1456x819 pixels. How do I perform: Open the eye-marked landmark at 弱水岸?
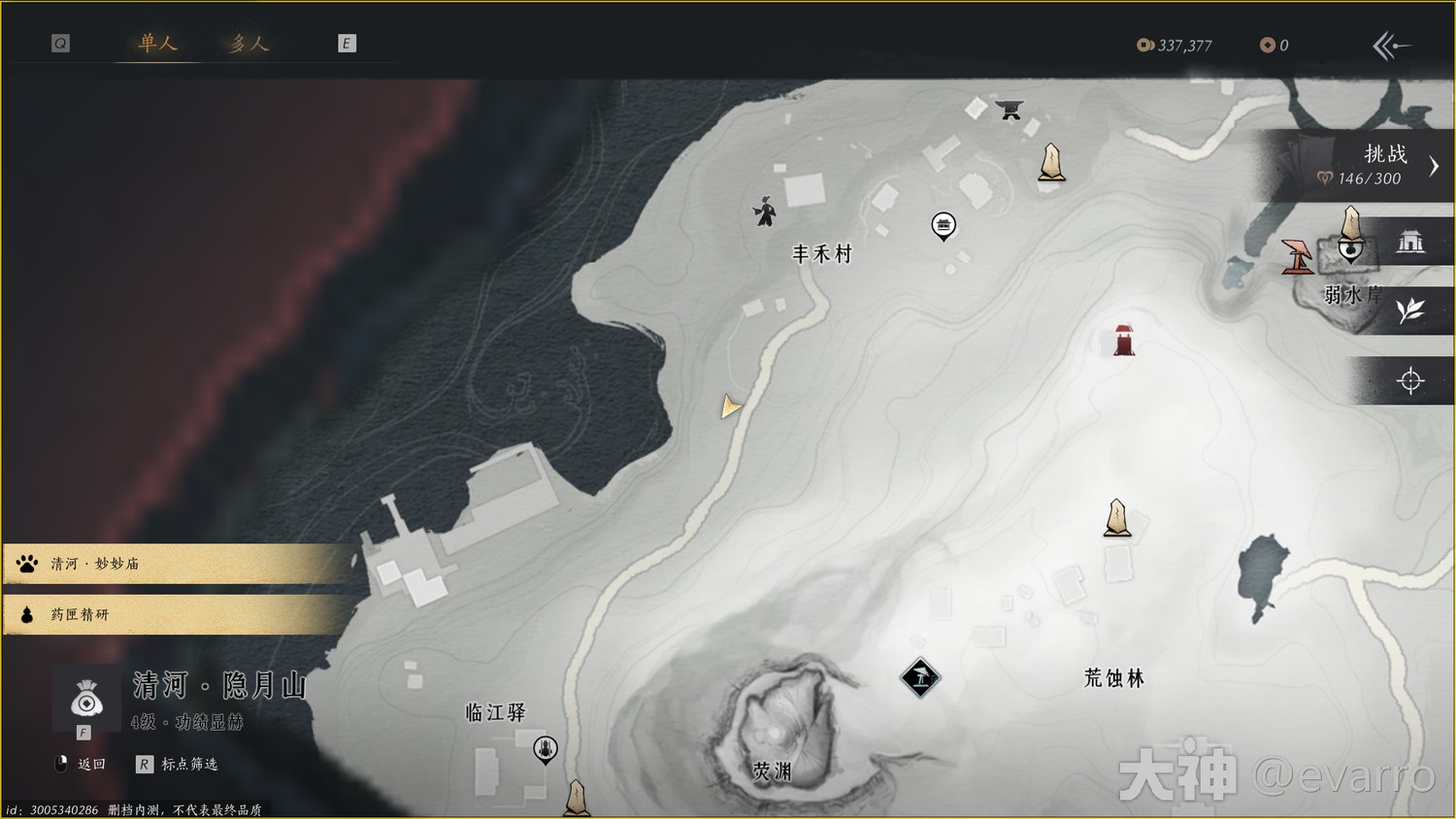click(x=1349, y=249)
